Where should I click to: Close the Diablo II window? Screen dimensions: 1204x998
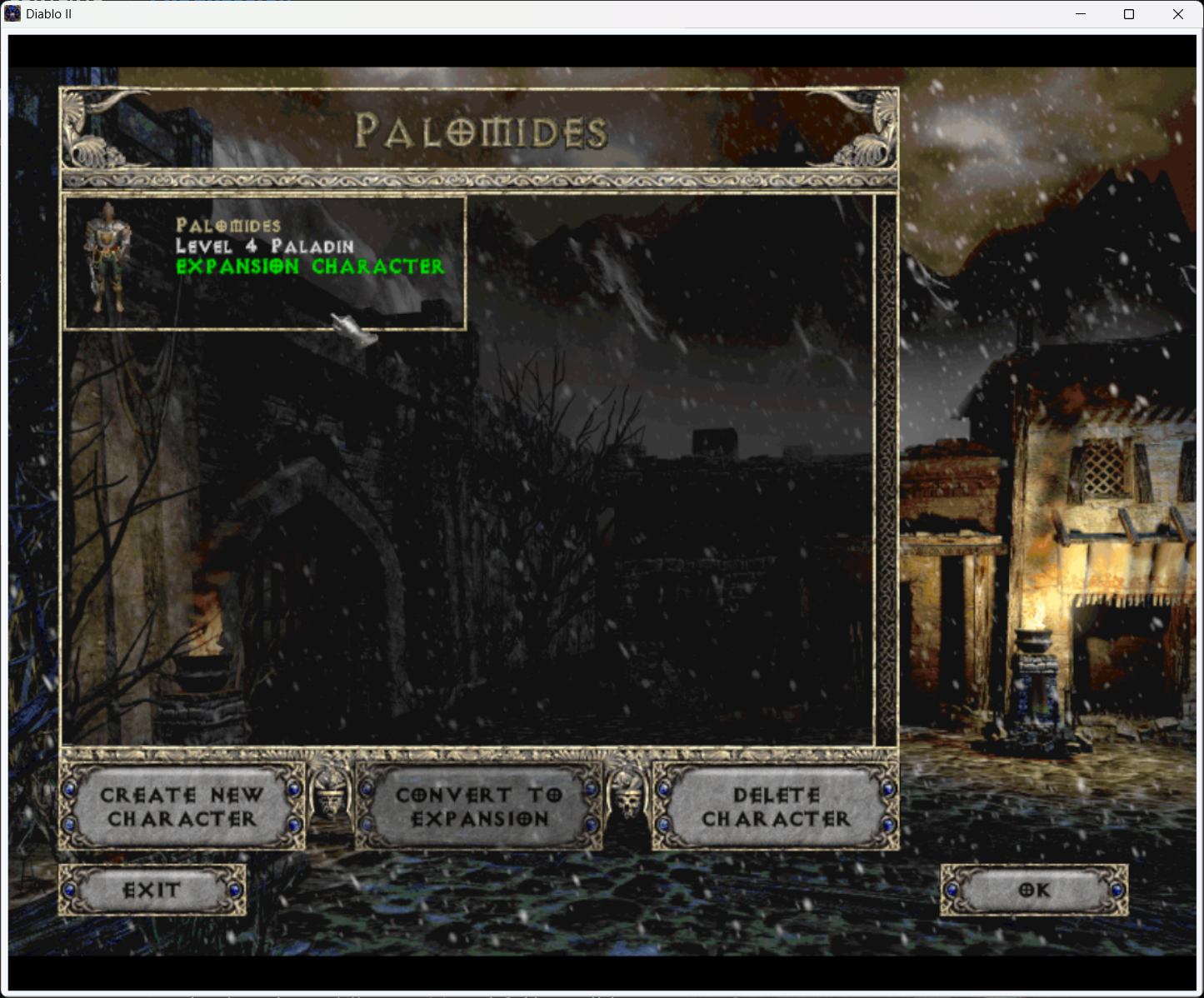click(1177, 14)
